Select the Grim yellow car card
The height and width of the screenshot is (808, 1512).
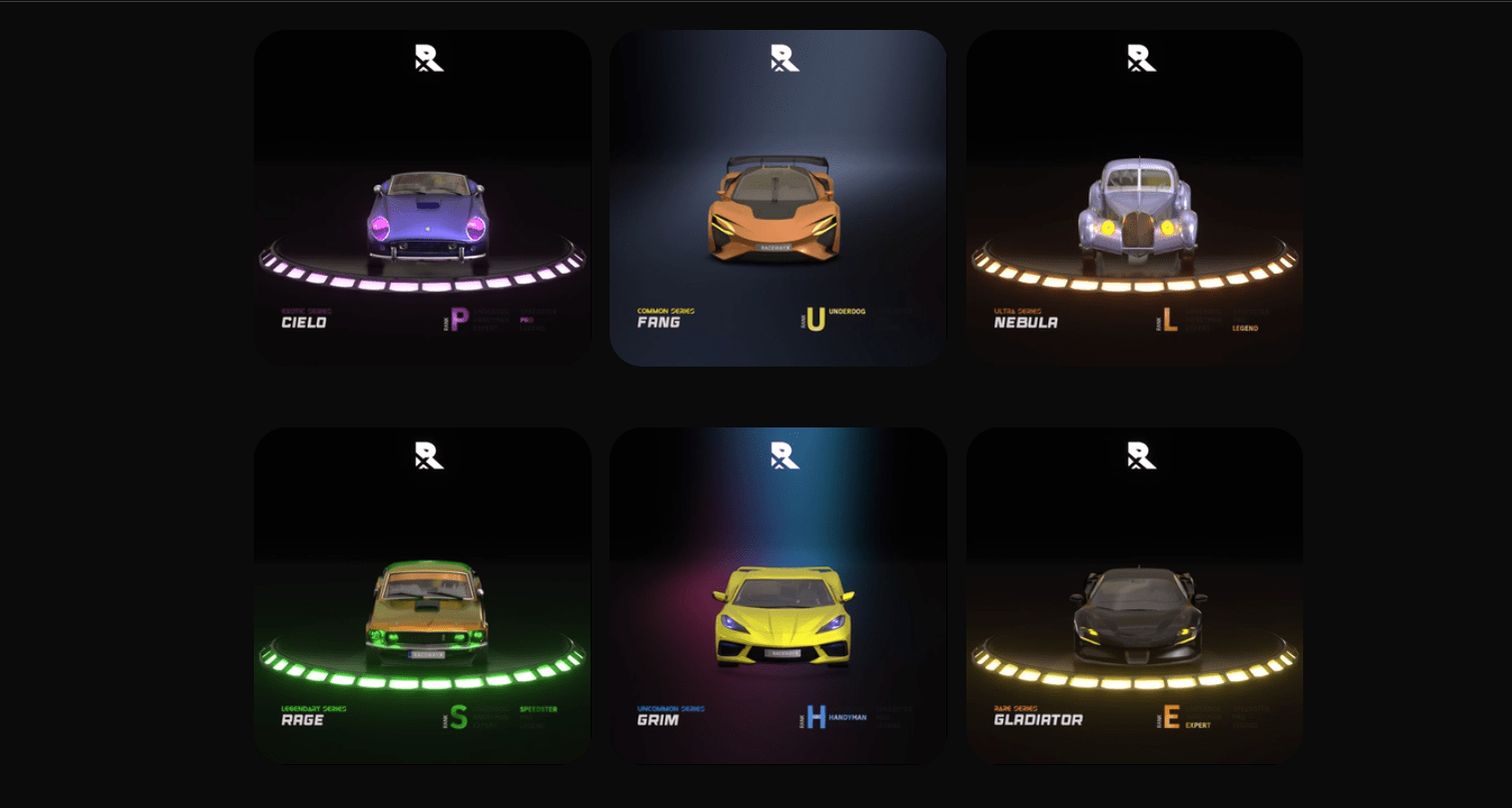[777, 595]
